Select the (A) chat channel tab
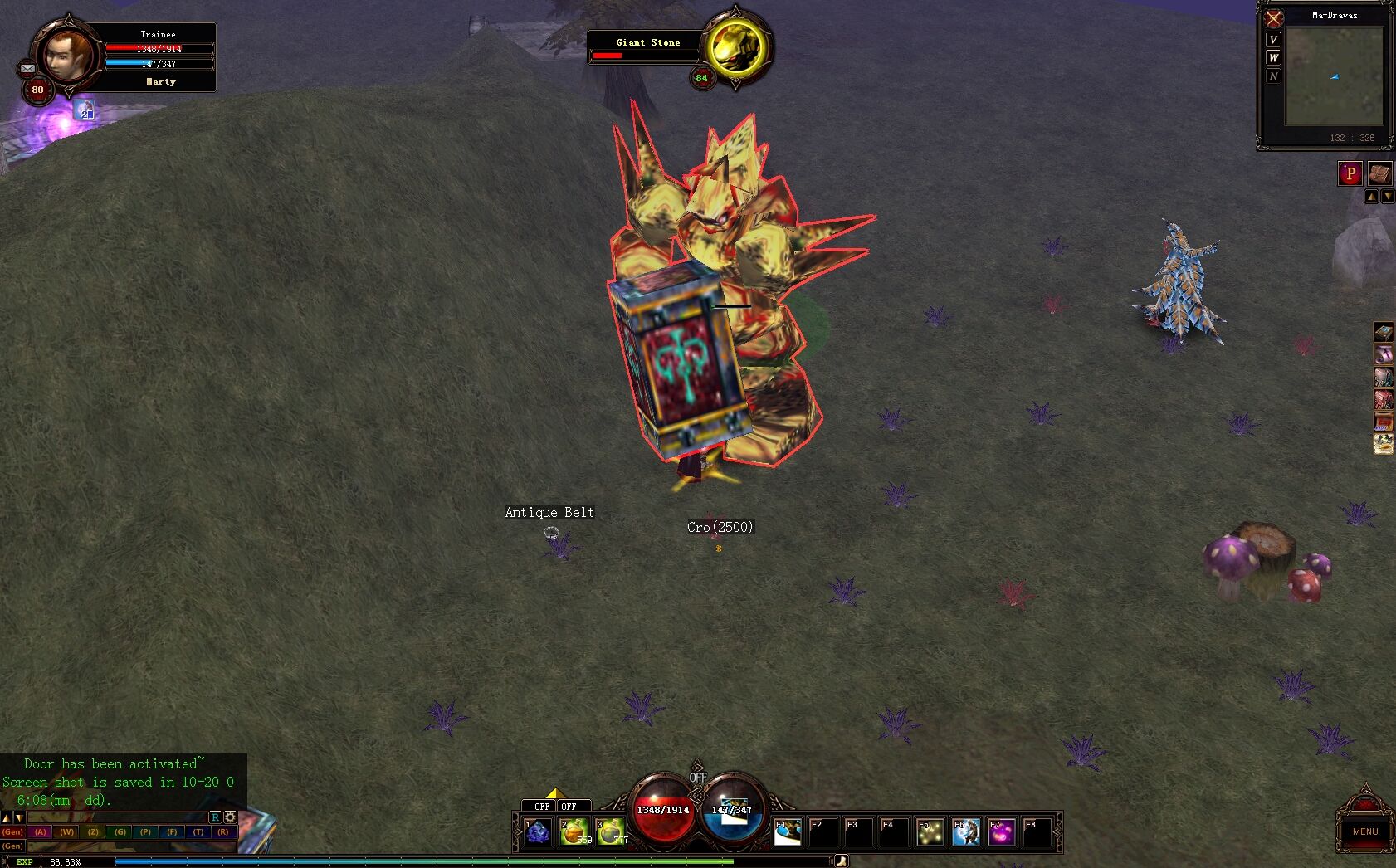The image size is (1396, 868). point(41,831)
